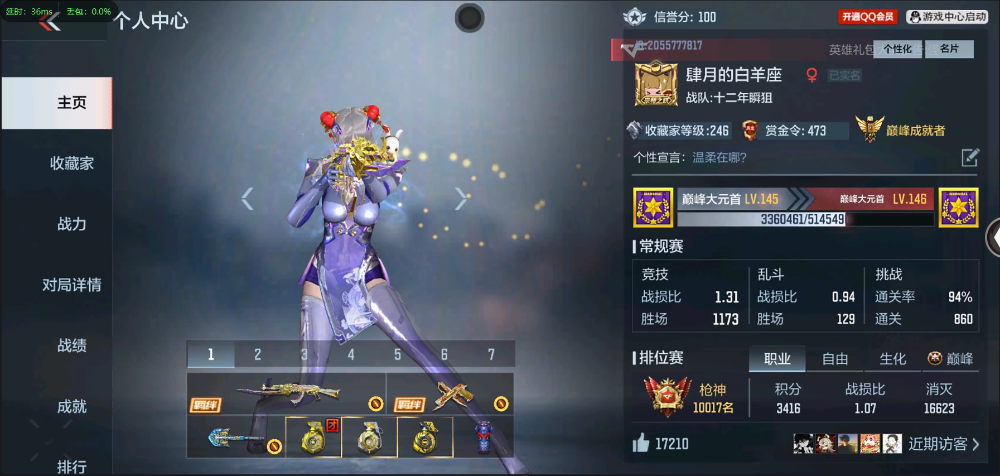Switch to loadout slot 2
Viewport: 1000px width, 476px height.
coord(257,354)
